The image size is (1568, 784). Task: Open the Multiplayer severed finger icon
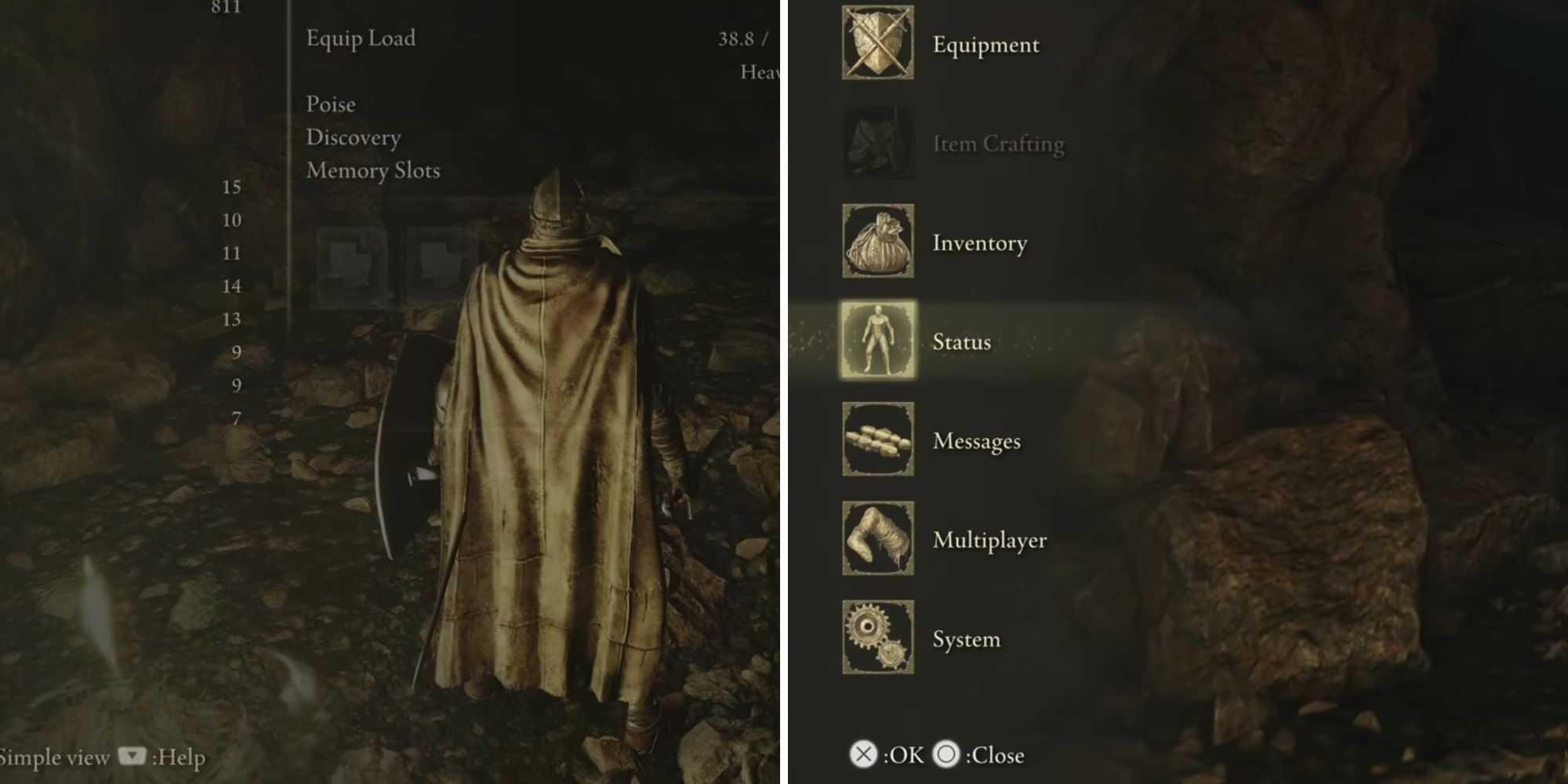click(x=877, y=540)
